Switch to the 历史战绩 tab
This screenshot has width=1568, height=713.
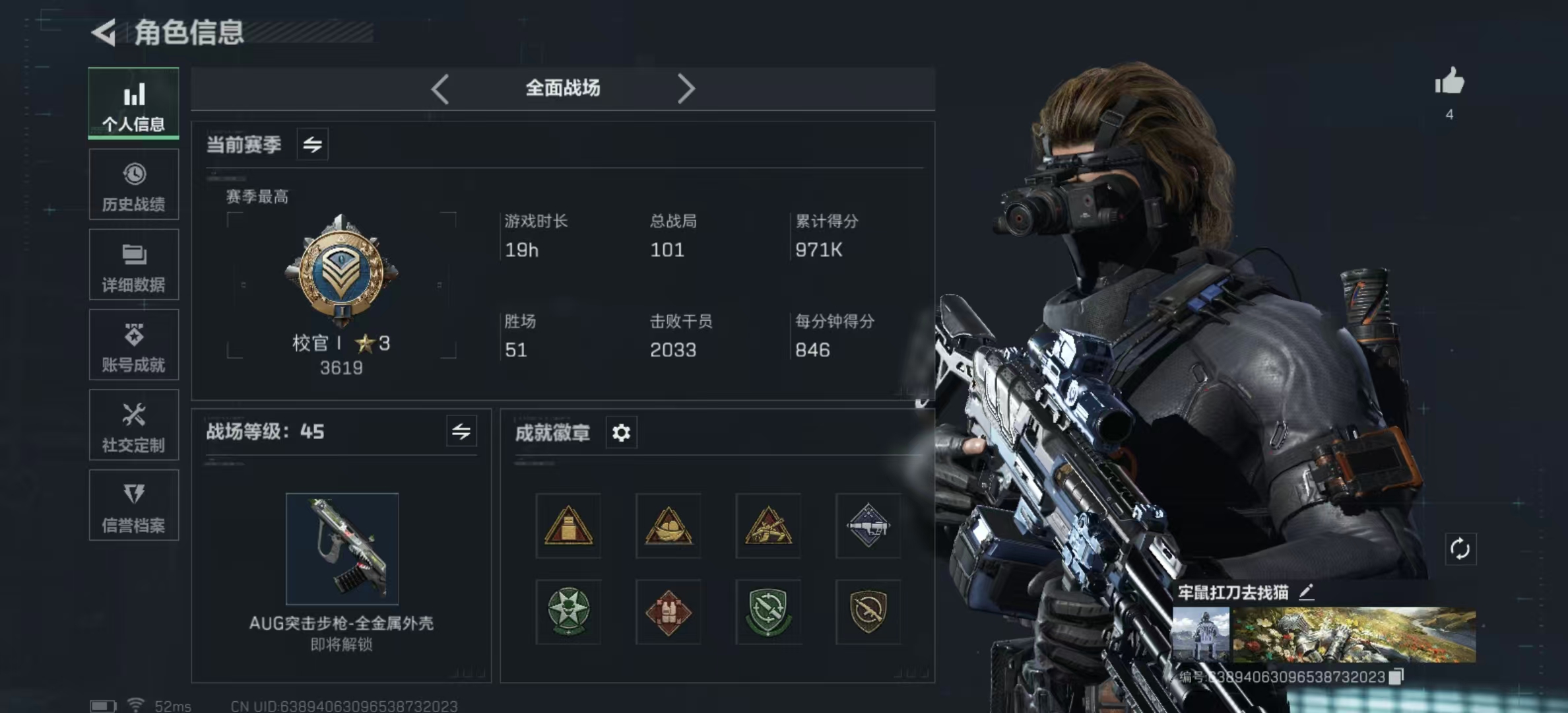(x=133, y=185)
